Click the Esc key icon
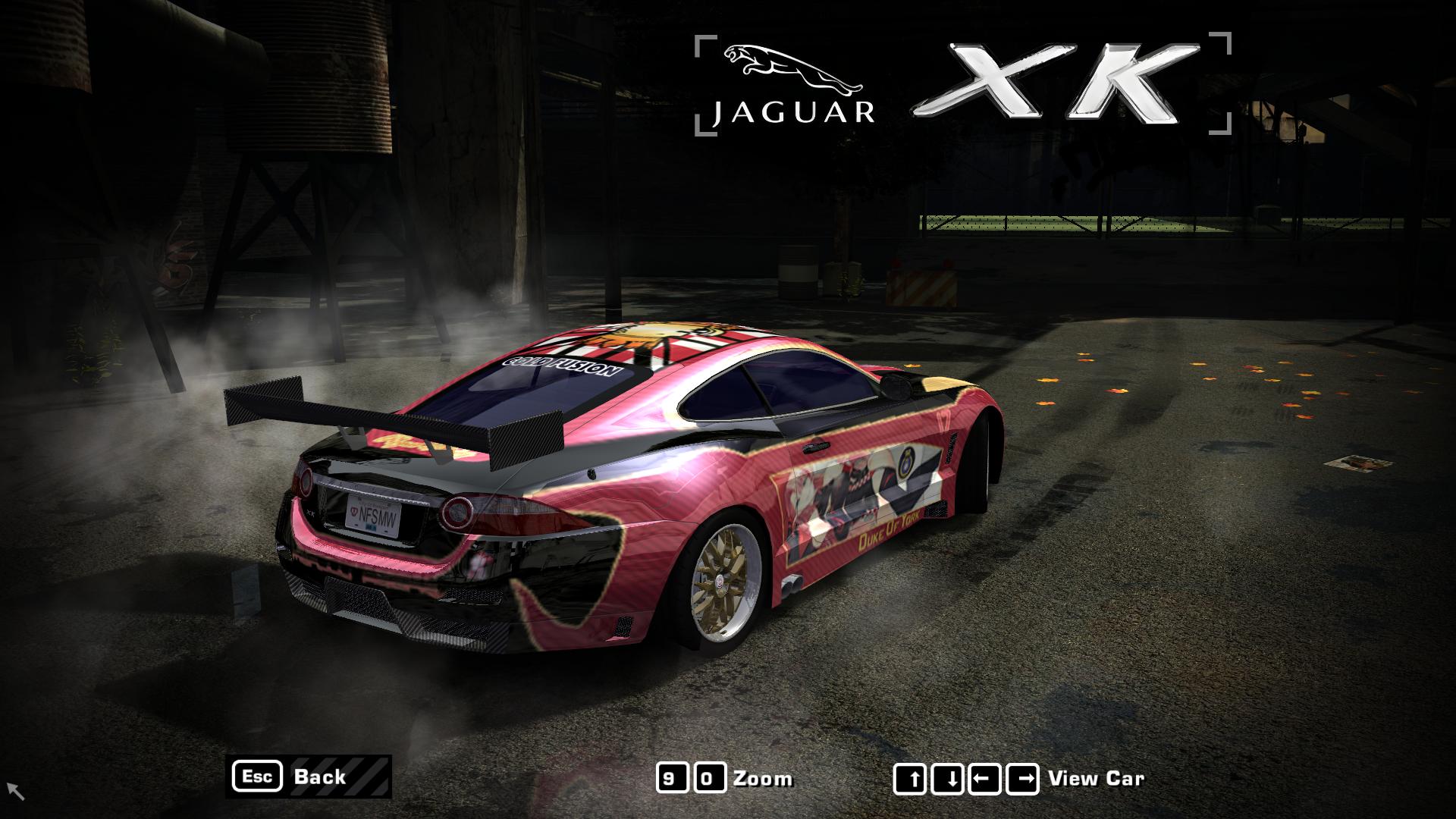Viewport: 1456px width, 819px height. 259,777
